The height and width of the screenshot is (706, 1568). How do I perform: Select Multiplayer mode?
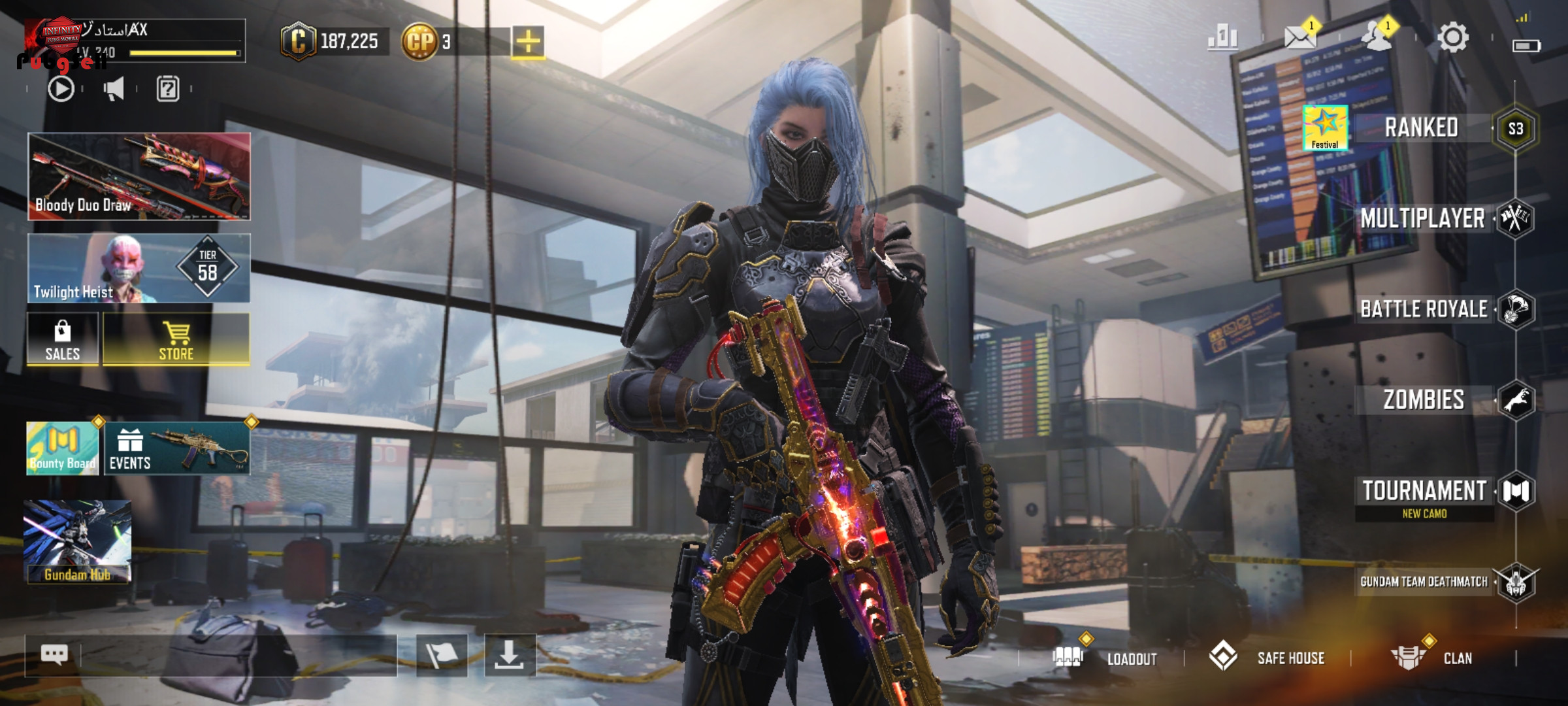point(1422,218)
